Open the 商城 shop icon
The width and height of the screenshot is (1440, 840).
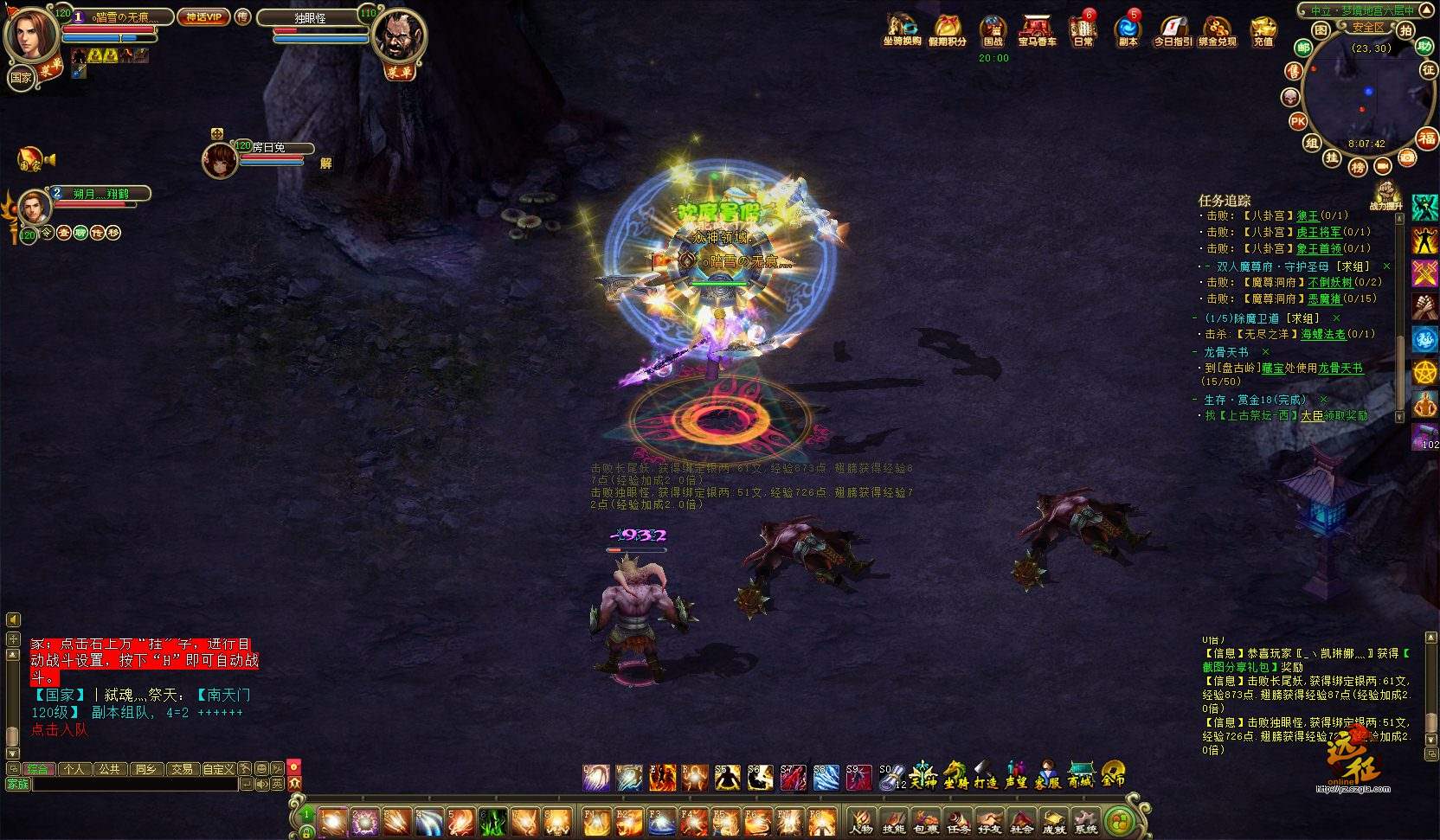coord(1081,775)
